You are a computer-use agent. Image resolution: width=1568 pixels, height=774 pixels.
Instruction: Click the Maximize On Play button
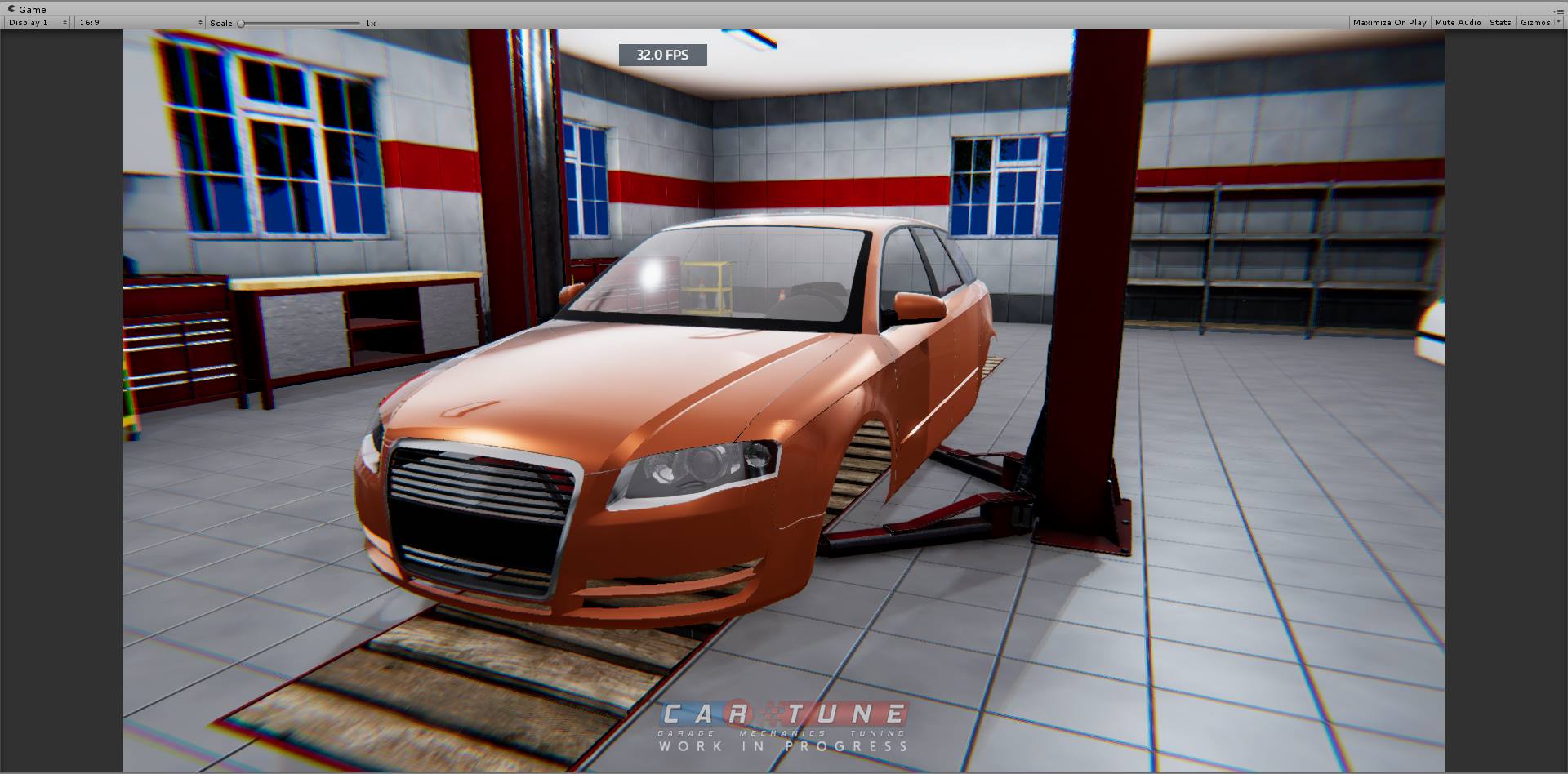(1388, 22)
